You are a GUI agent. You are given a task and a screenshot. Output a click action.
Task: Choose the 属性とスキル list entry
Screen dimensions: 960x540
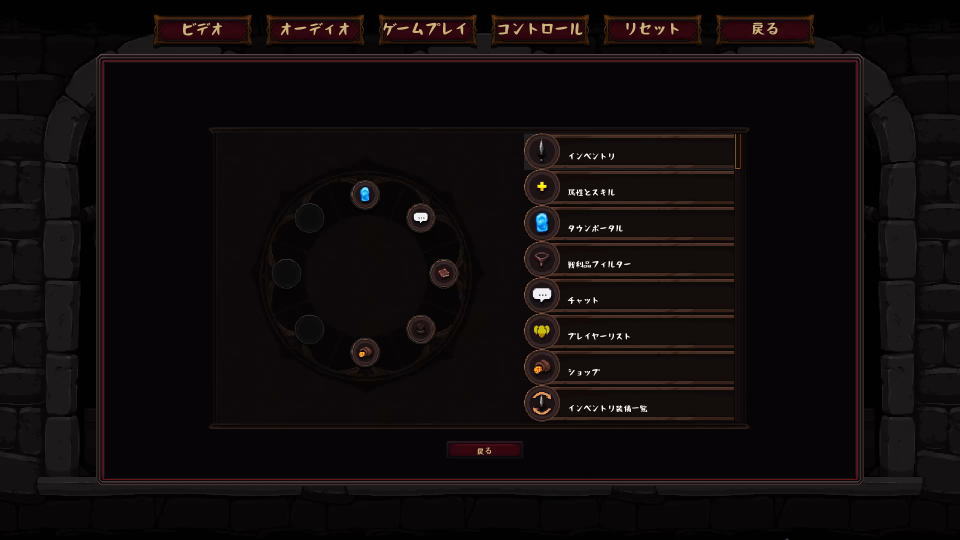coord(630,189)
